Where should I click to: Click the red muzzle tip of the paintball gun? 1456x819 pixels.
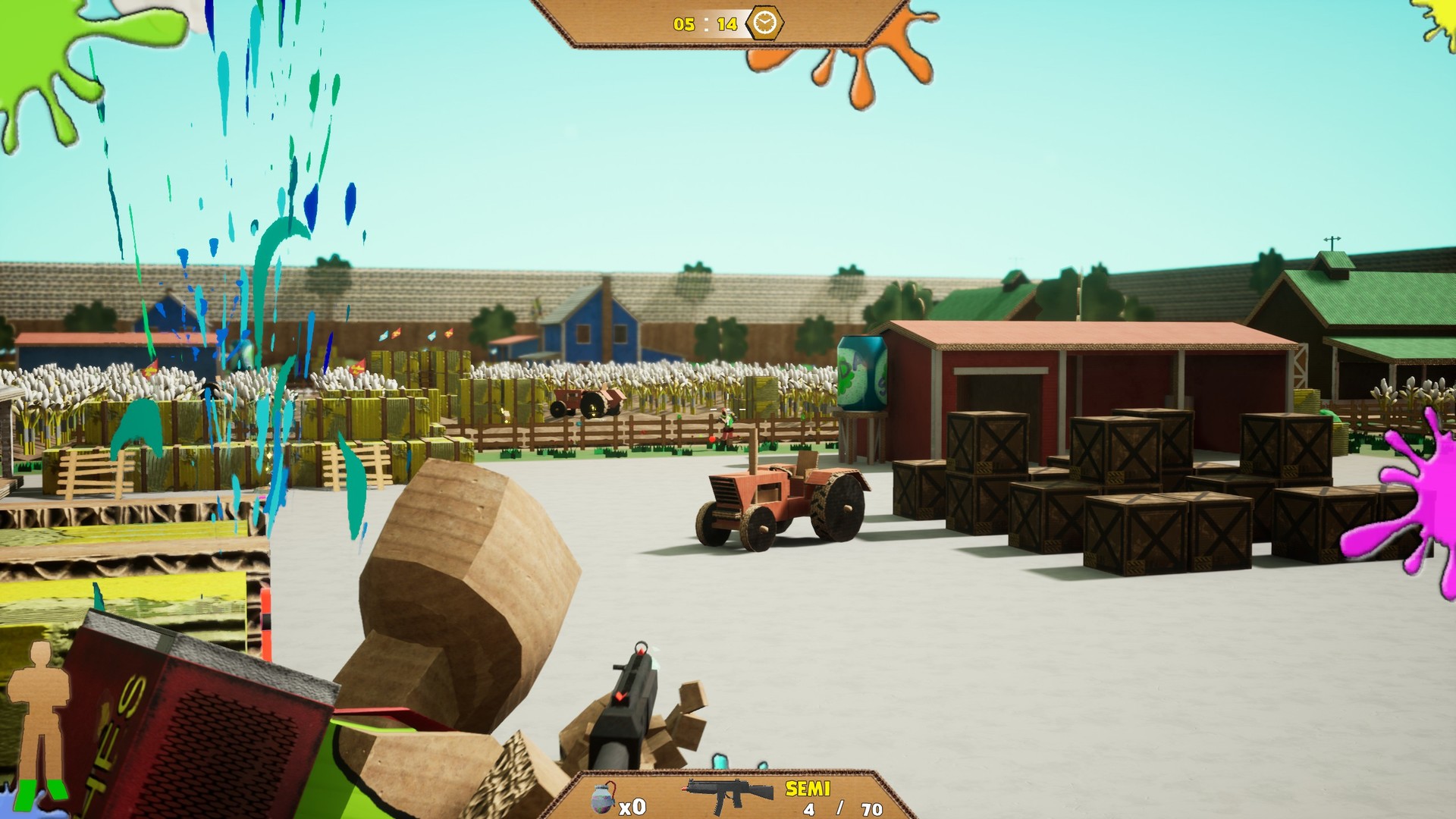coord(639,650)
